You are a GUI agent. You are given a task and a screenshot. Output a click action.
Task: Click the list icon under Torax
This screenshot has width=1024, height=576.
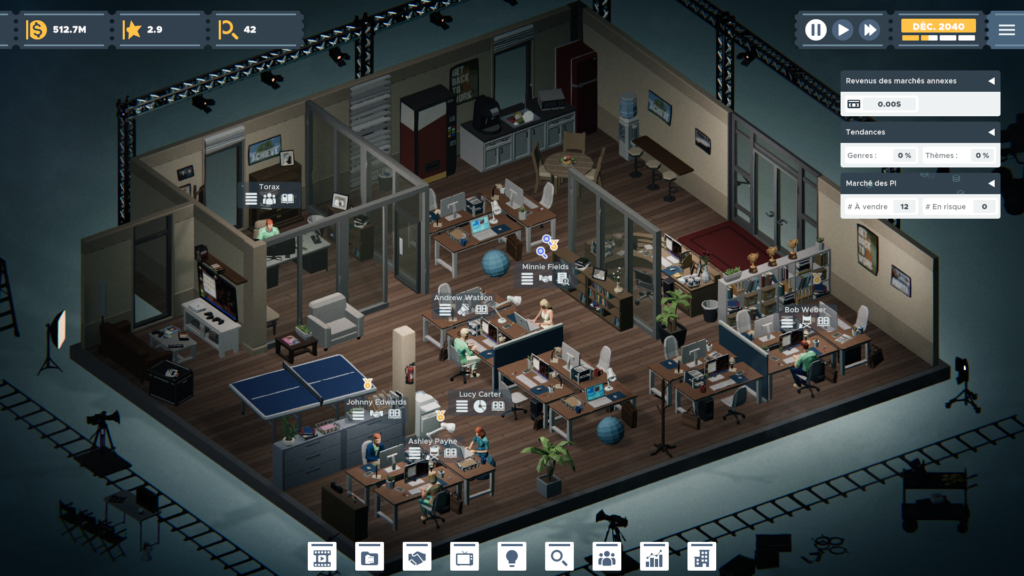pyautogui.click(x=252, y=199)
